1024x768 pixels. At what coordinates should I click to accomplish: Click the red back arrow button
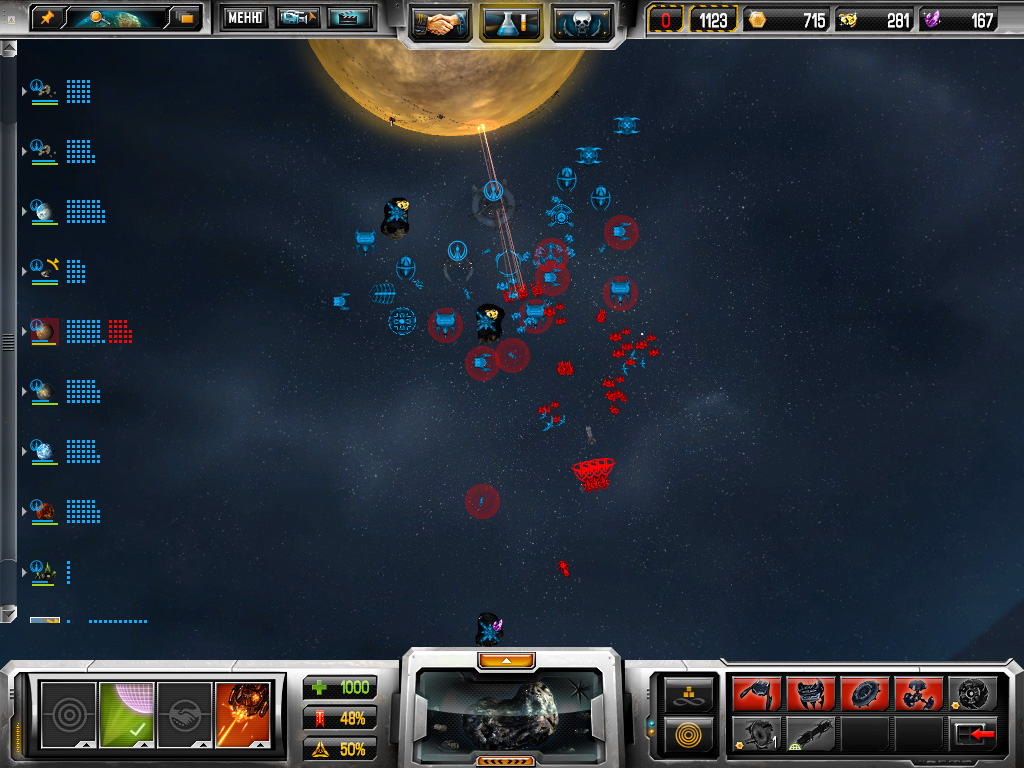click(970, 734)
